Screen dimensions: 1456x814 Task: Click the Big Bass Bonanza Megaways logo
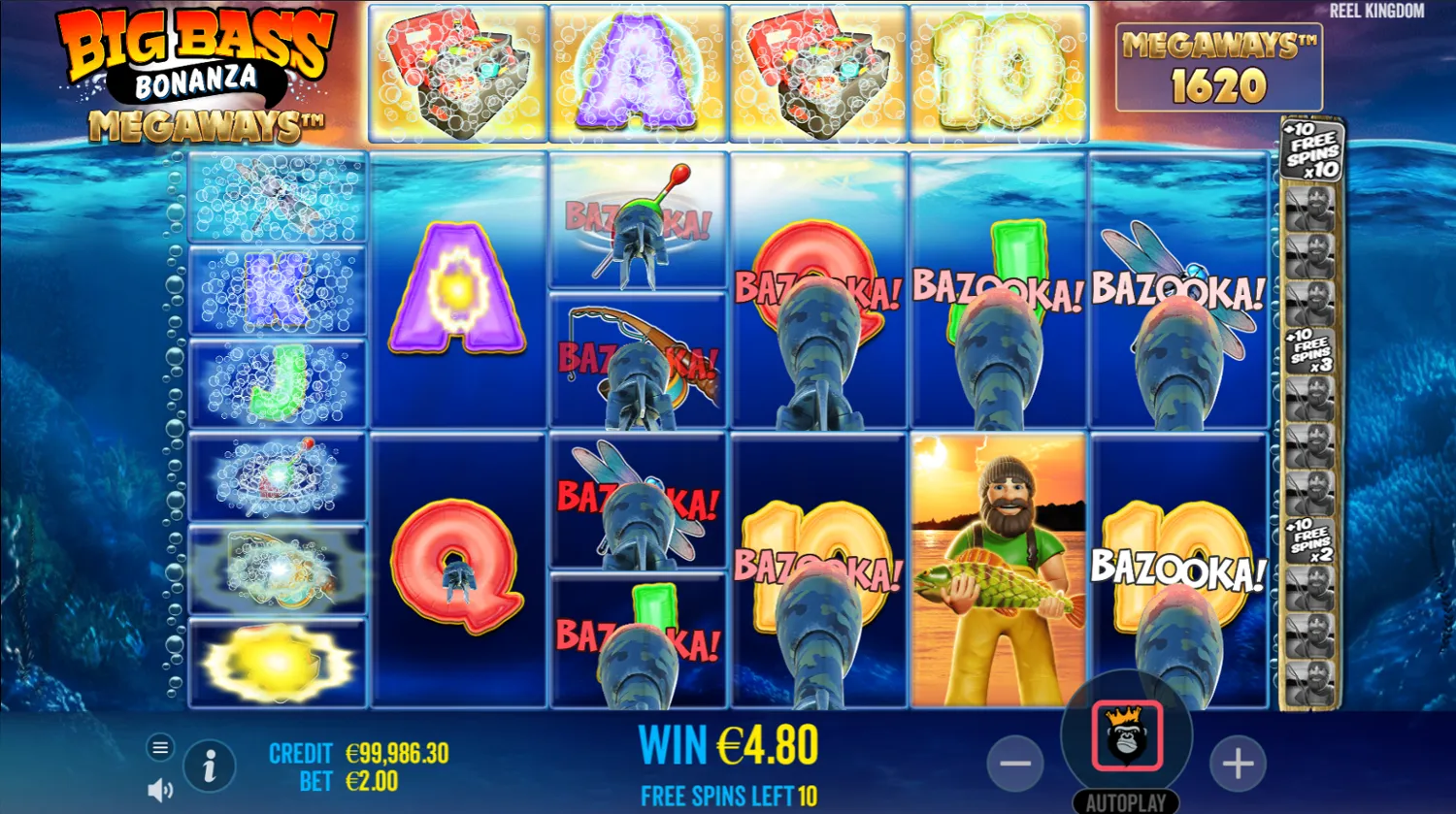(x=194, y=68)
